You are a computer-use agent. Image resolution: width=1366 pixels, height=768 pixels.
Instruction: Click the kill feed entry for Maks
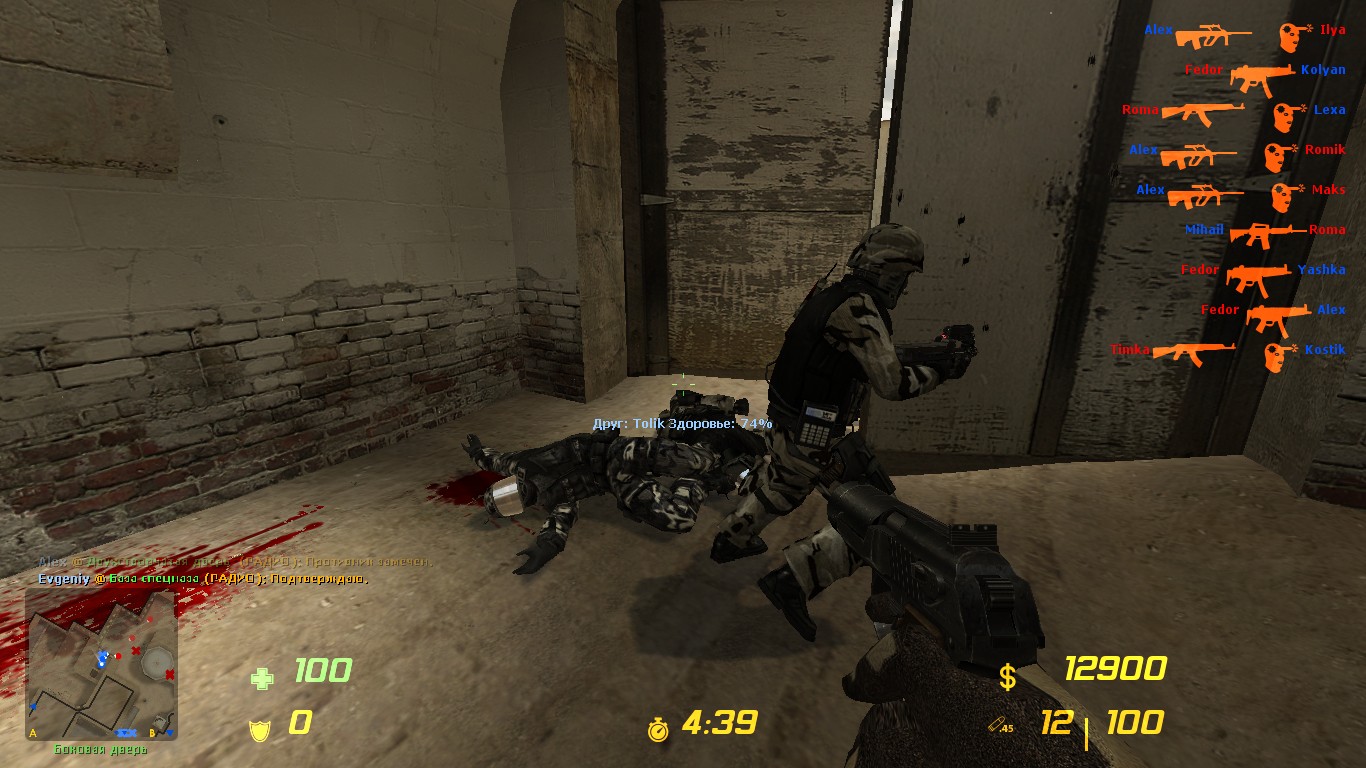coord(1240,192)
